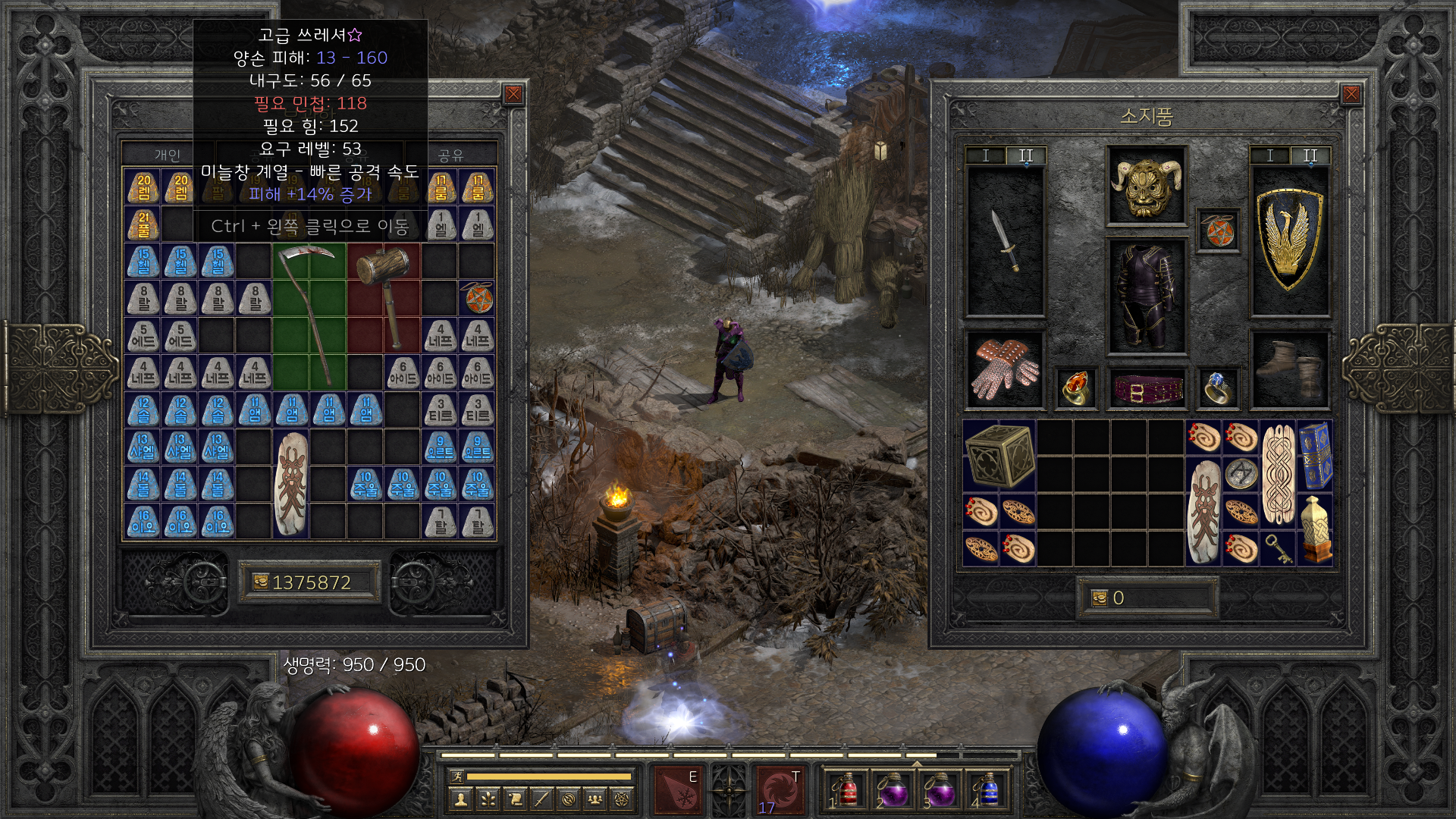Click the stash gold withdraw button
The image size is (1456, 819).
tap(260, 582)
